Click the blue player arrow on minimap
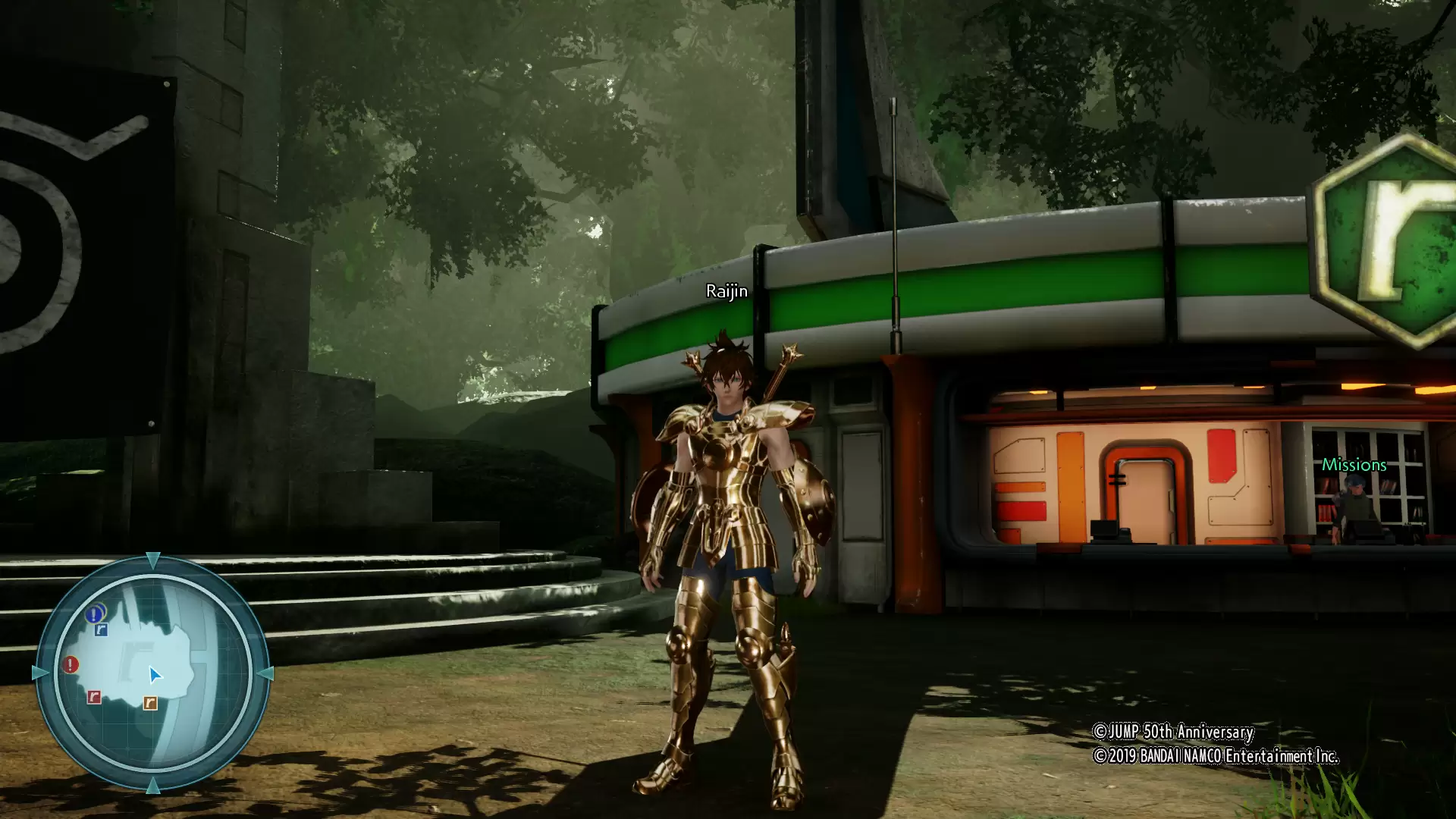Viewport: 1456px width, 819px height. 155,675
